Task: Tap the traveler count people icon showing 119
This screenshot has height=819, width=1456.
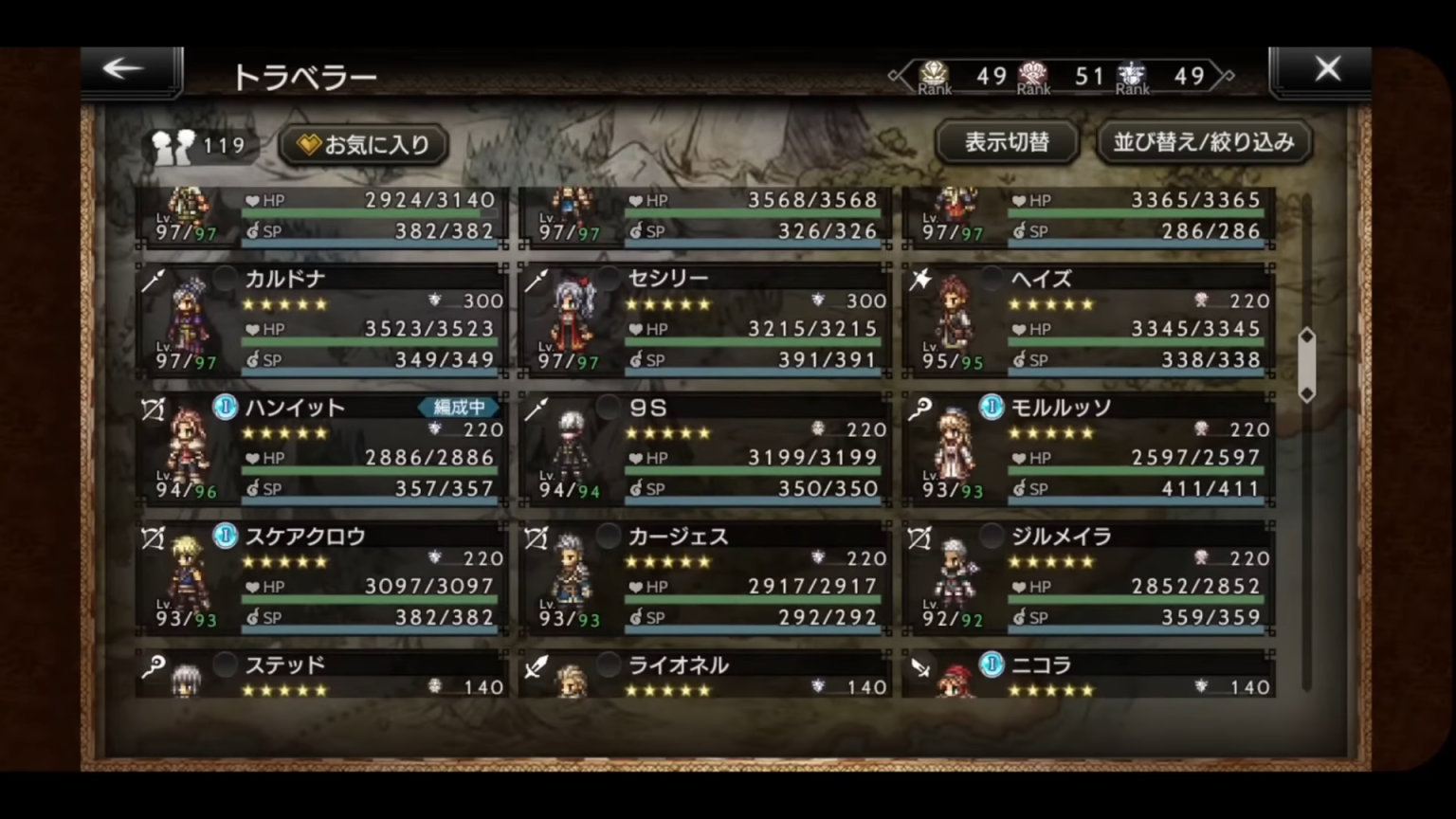Action: click(x=173, y=144)
